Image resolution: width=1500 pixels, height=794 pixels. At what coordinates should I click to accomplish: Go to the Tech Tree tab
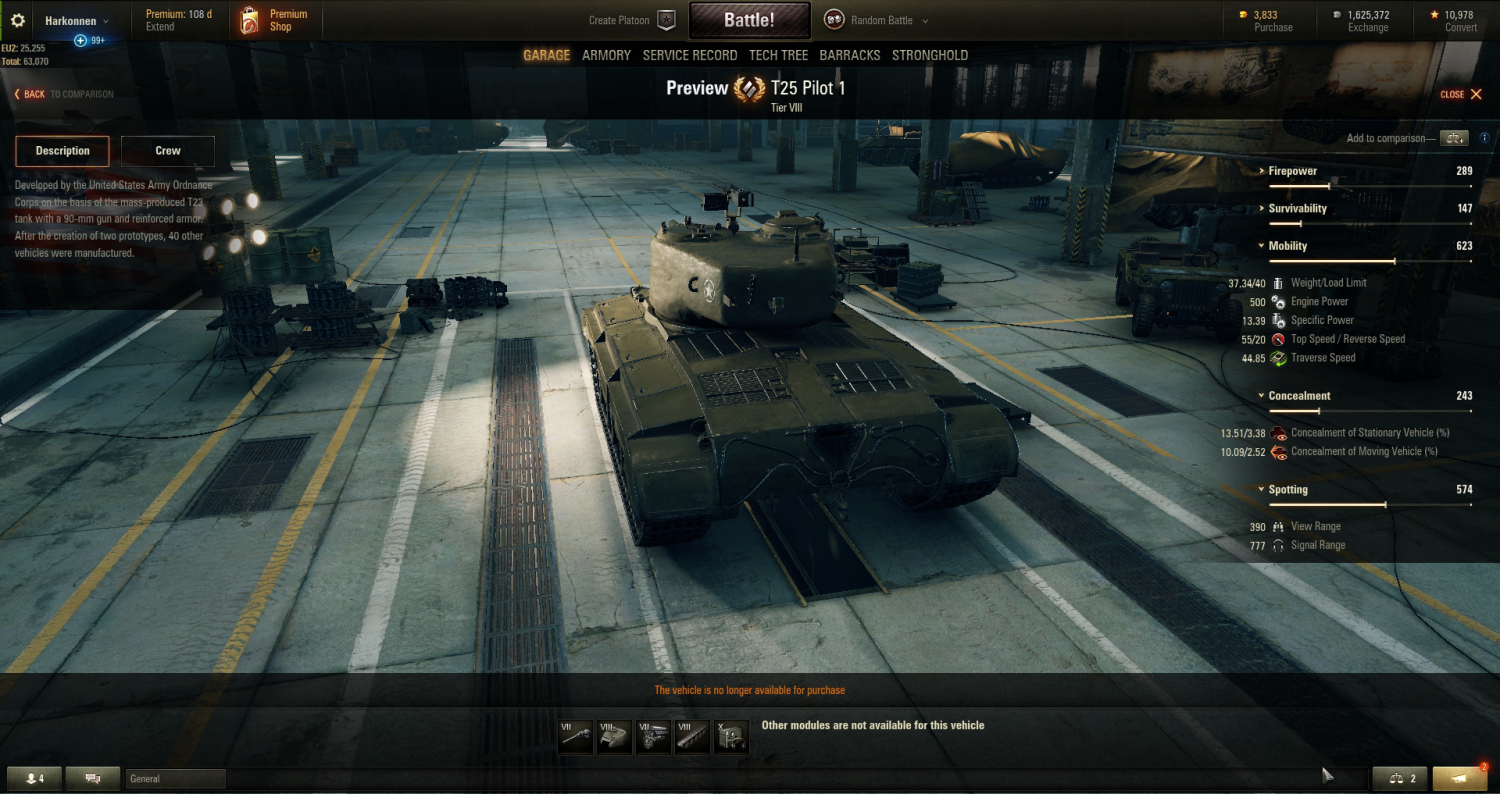click(778, 55)
